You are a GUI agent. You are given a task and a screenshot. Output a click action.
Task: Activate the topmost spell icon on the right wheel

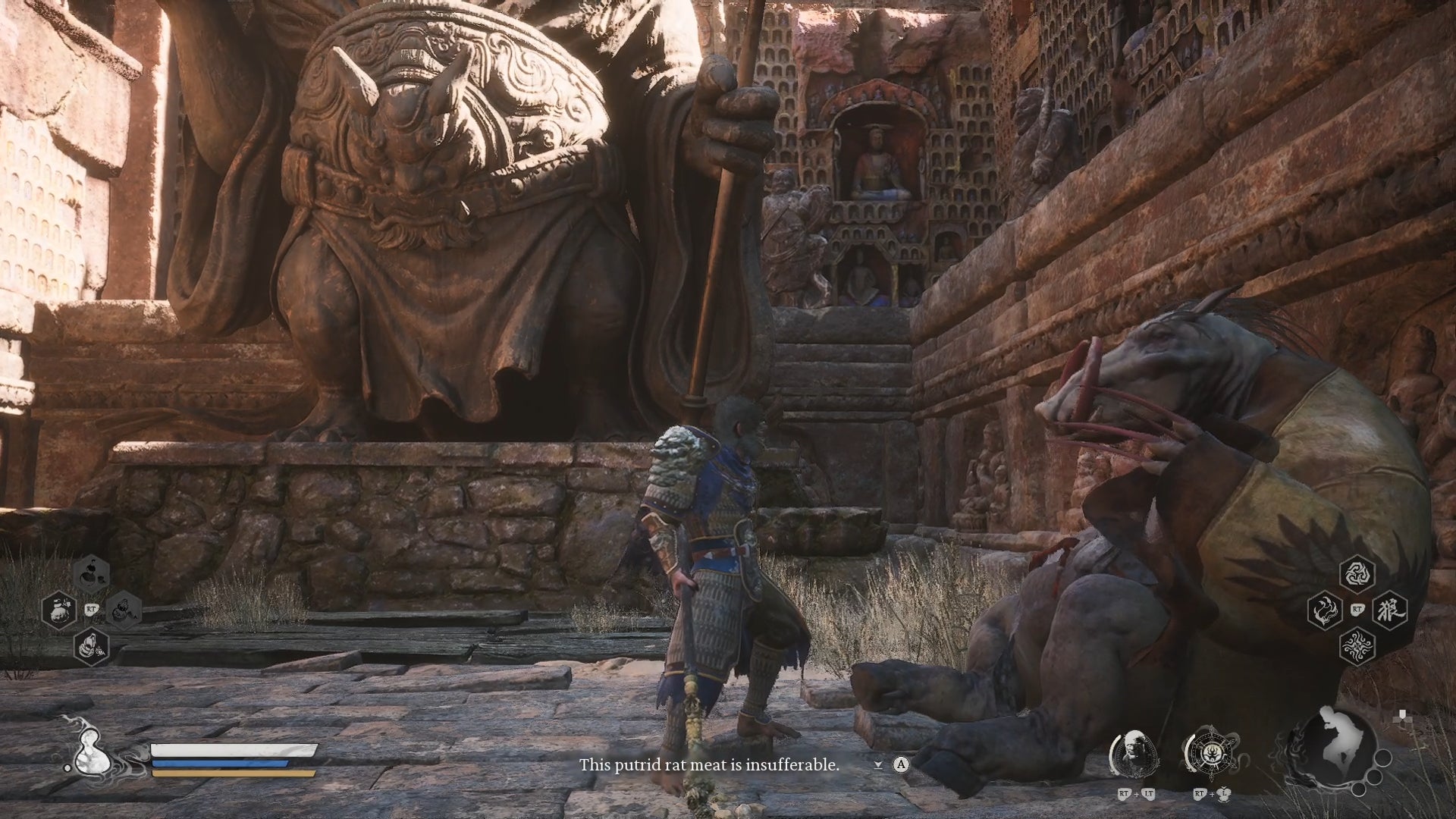[x=1356, y=576]
